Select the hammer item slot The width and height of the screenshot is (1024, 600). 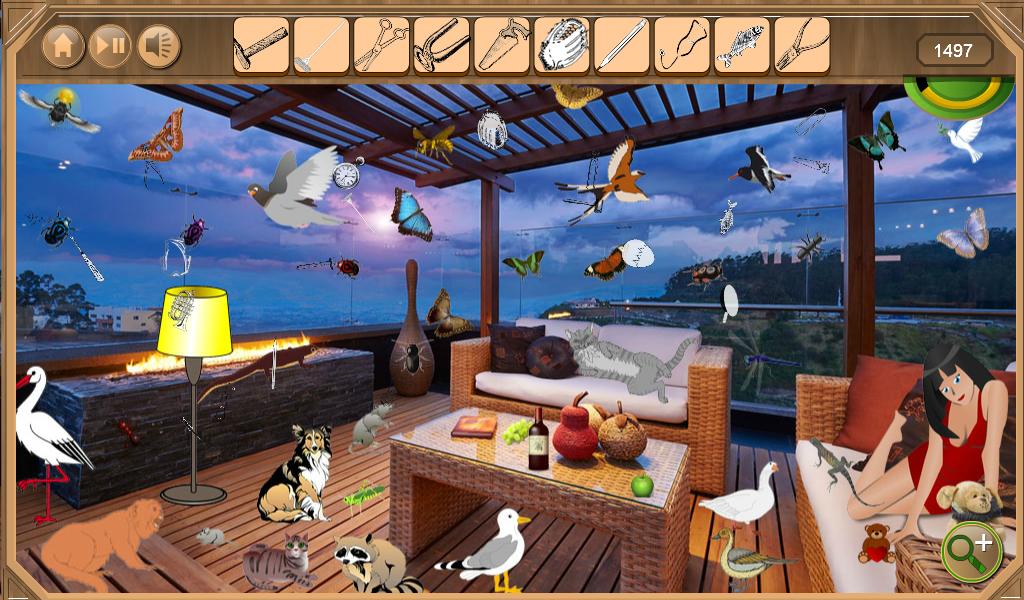(x=261, y=45)
